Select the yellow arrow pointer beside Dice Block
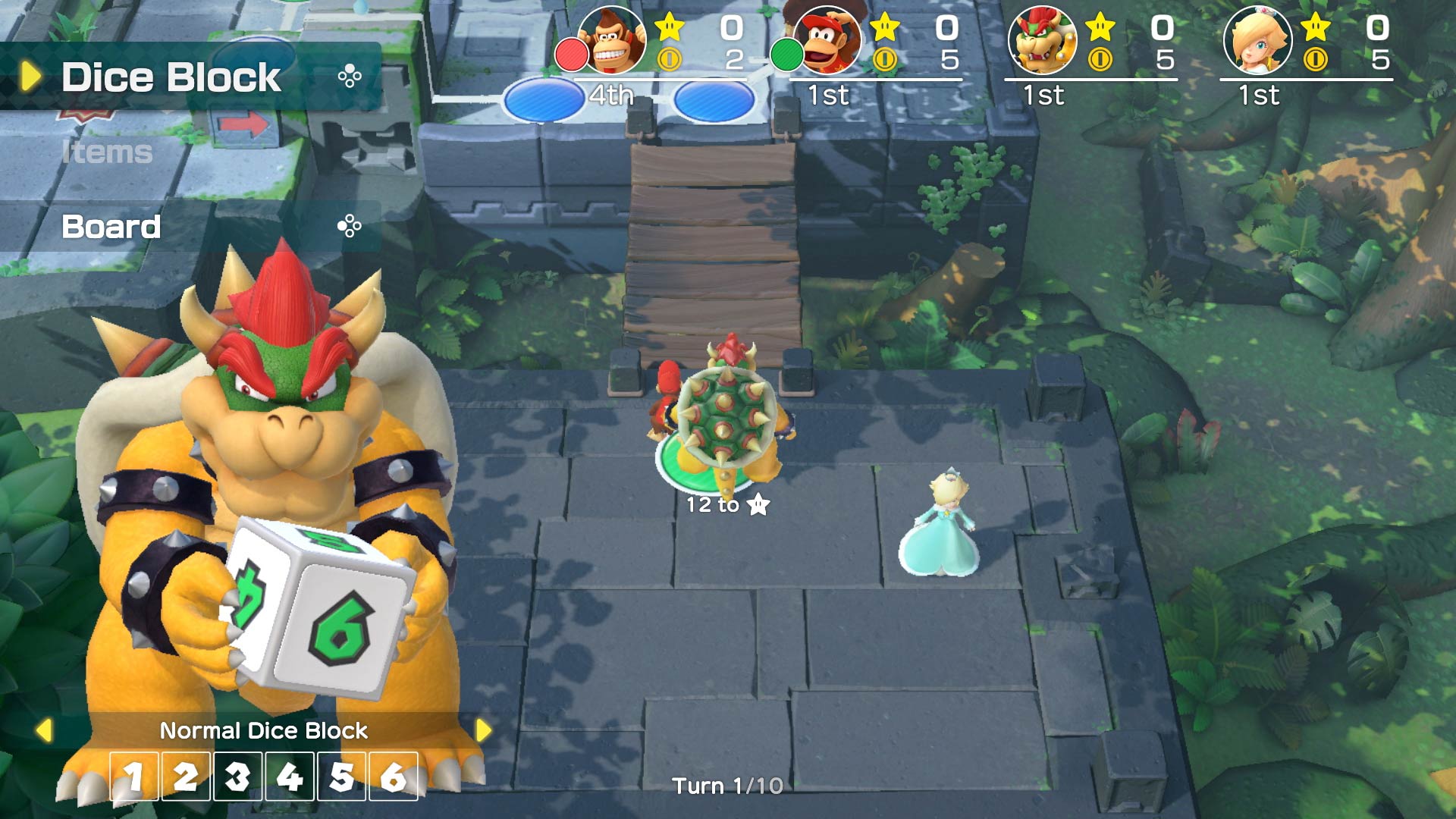The image size is (1456, 819). tap(29, 75)
